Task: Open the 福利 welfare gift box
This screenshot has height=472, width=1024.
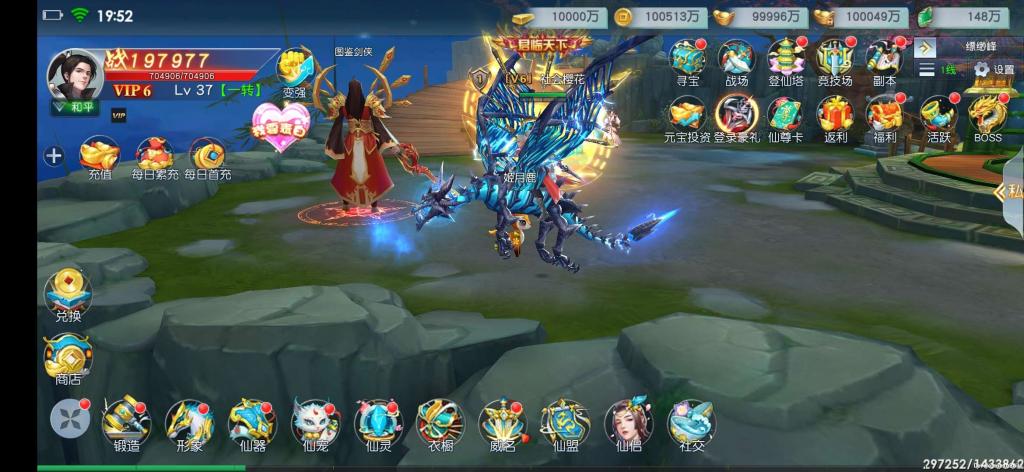Action: pyautogui.click(x=884, y=115)
